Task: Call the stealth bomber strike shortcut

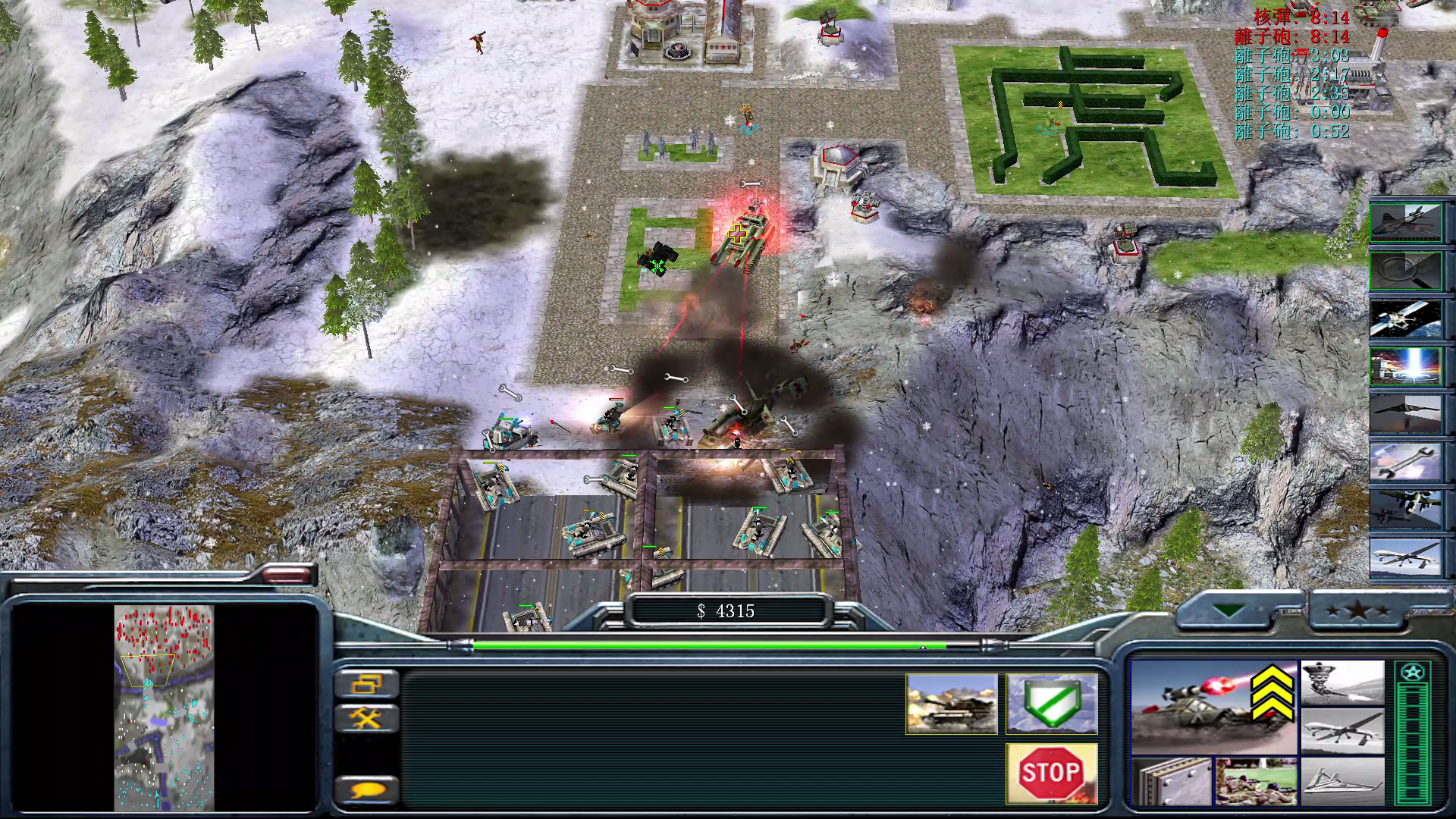Action: pos(1405,414)
